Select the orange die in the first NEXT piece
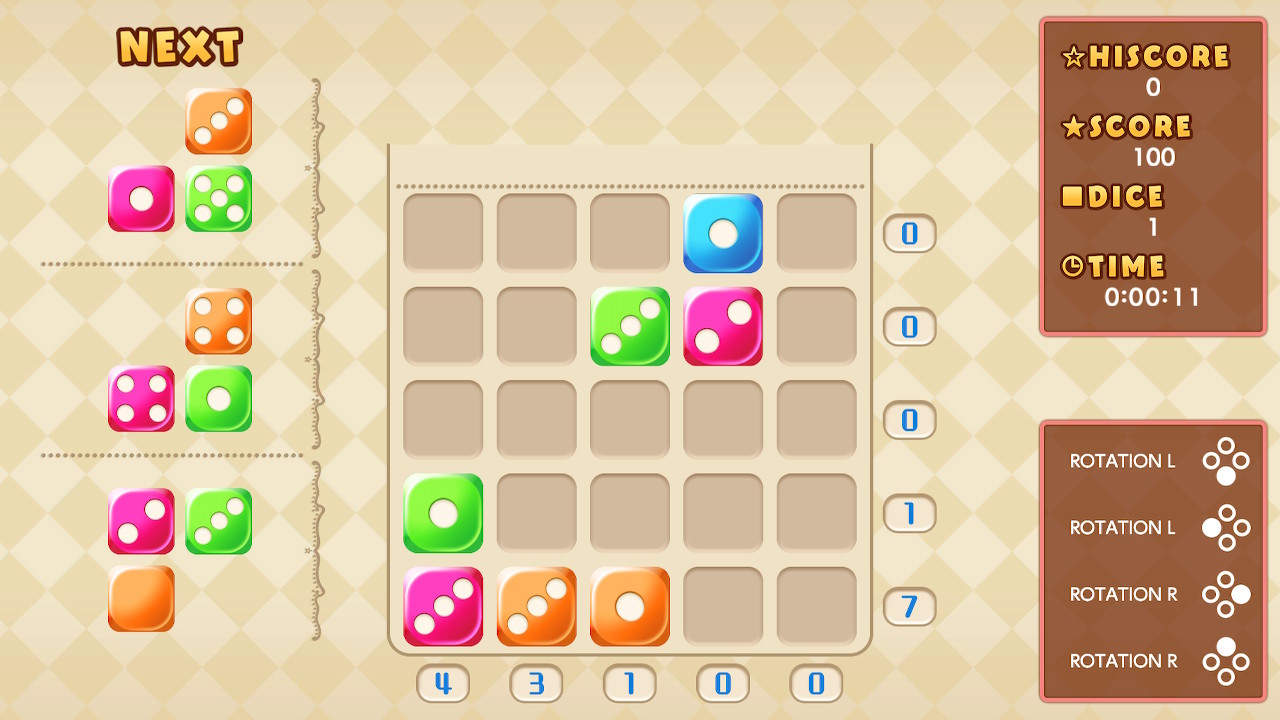This screenshot has width=1280, height=720. [218, 122]
